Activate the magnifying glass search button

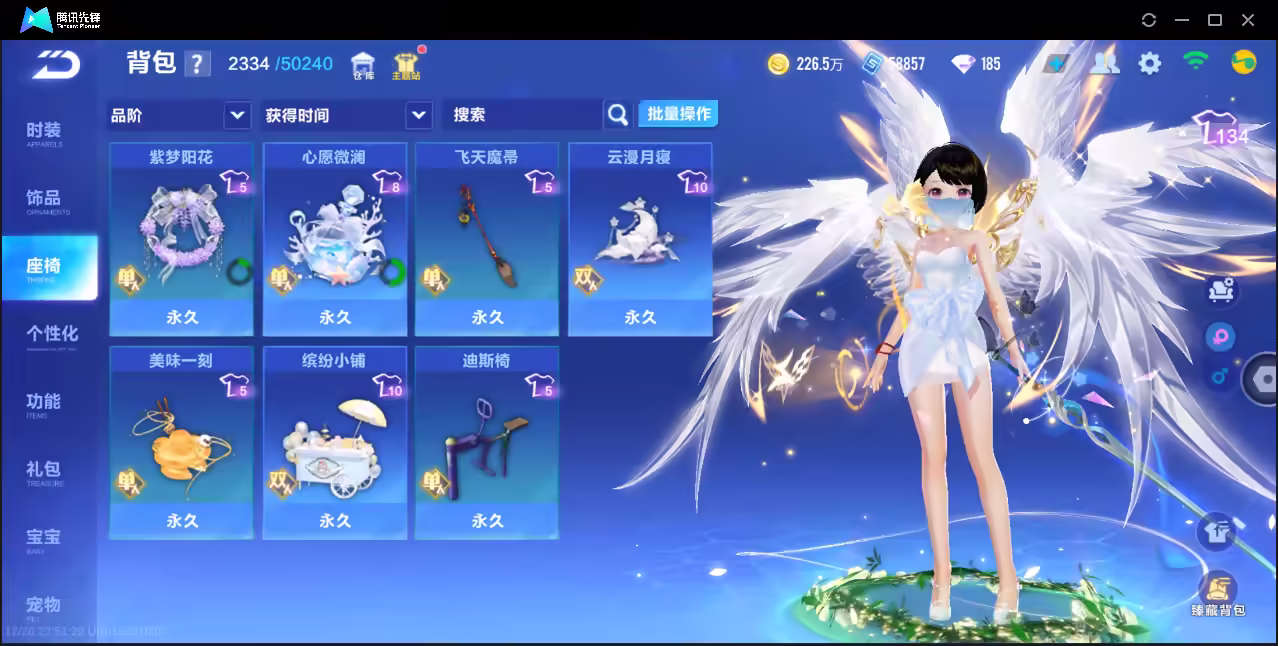(618, 115)
